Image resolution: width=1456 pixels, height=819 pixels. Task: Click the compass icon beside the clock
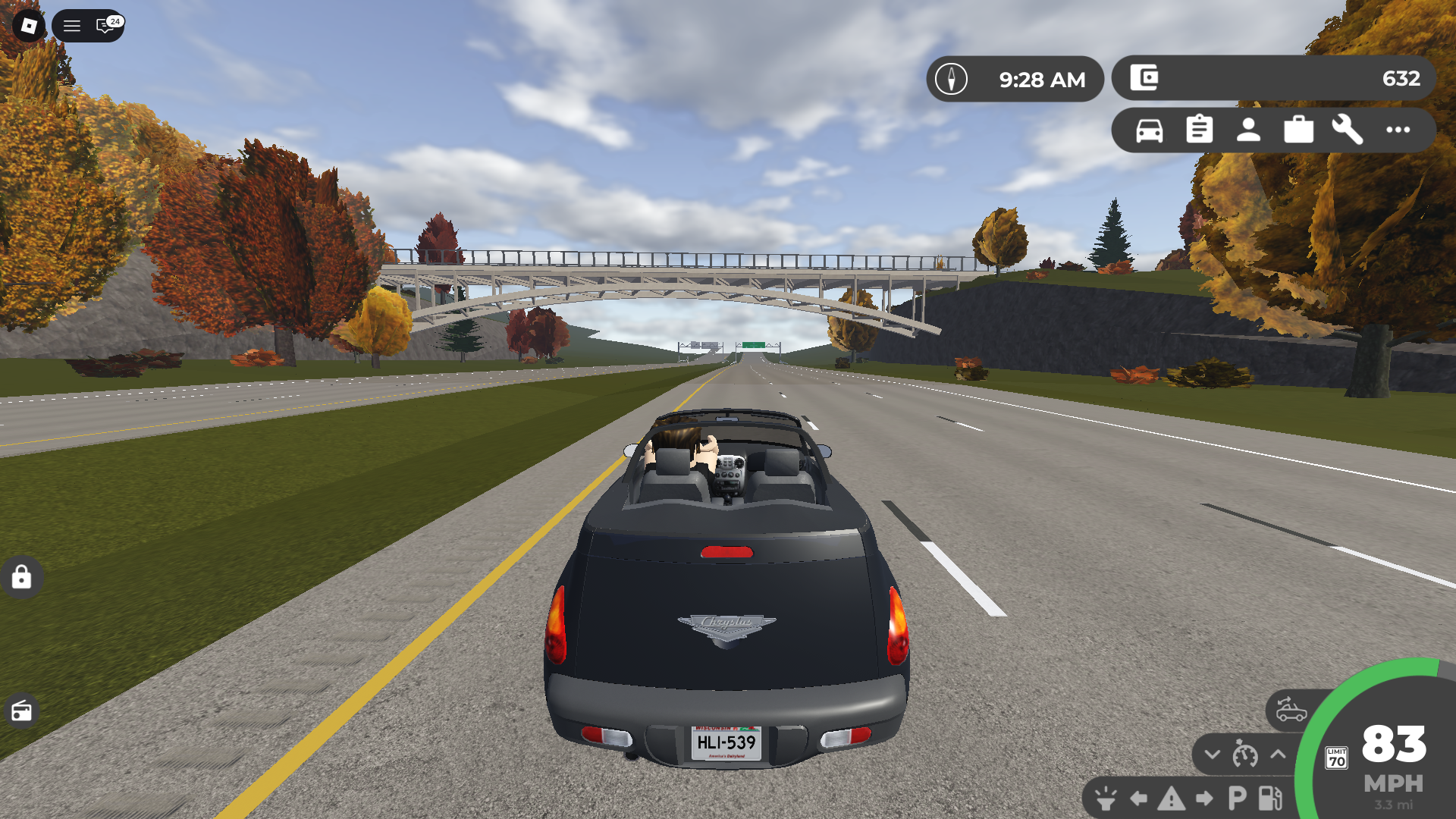pos(952,78)
